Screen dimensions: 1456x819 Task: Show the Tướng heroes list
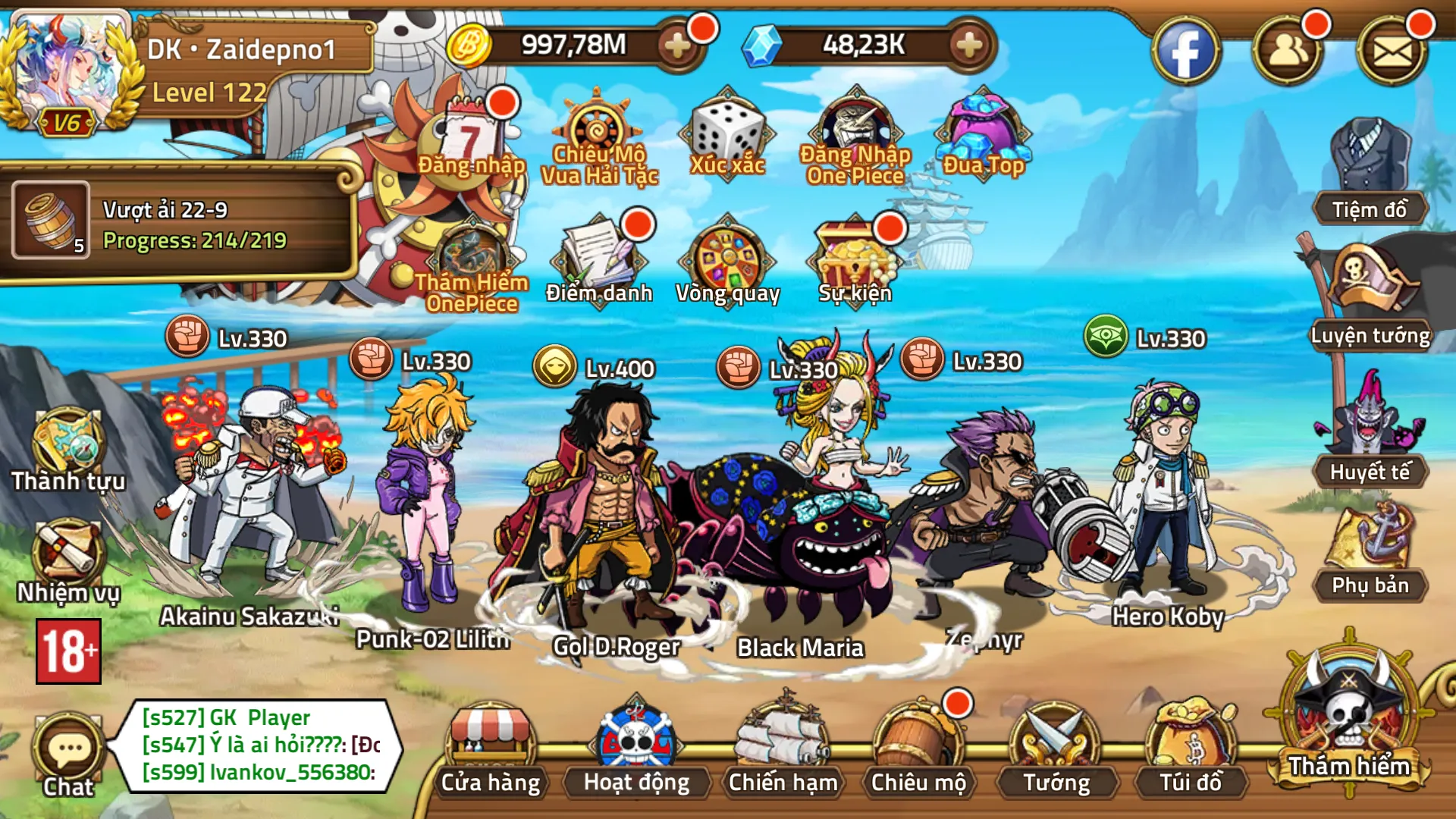click(1056, 751)
